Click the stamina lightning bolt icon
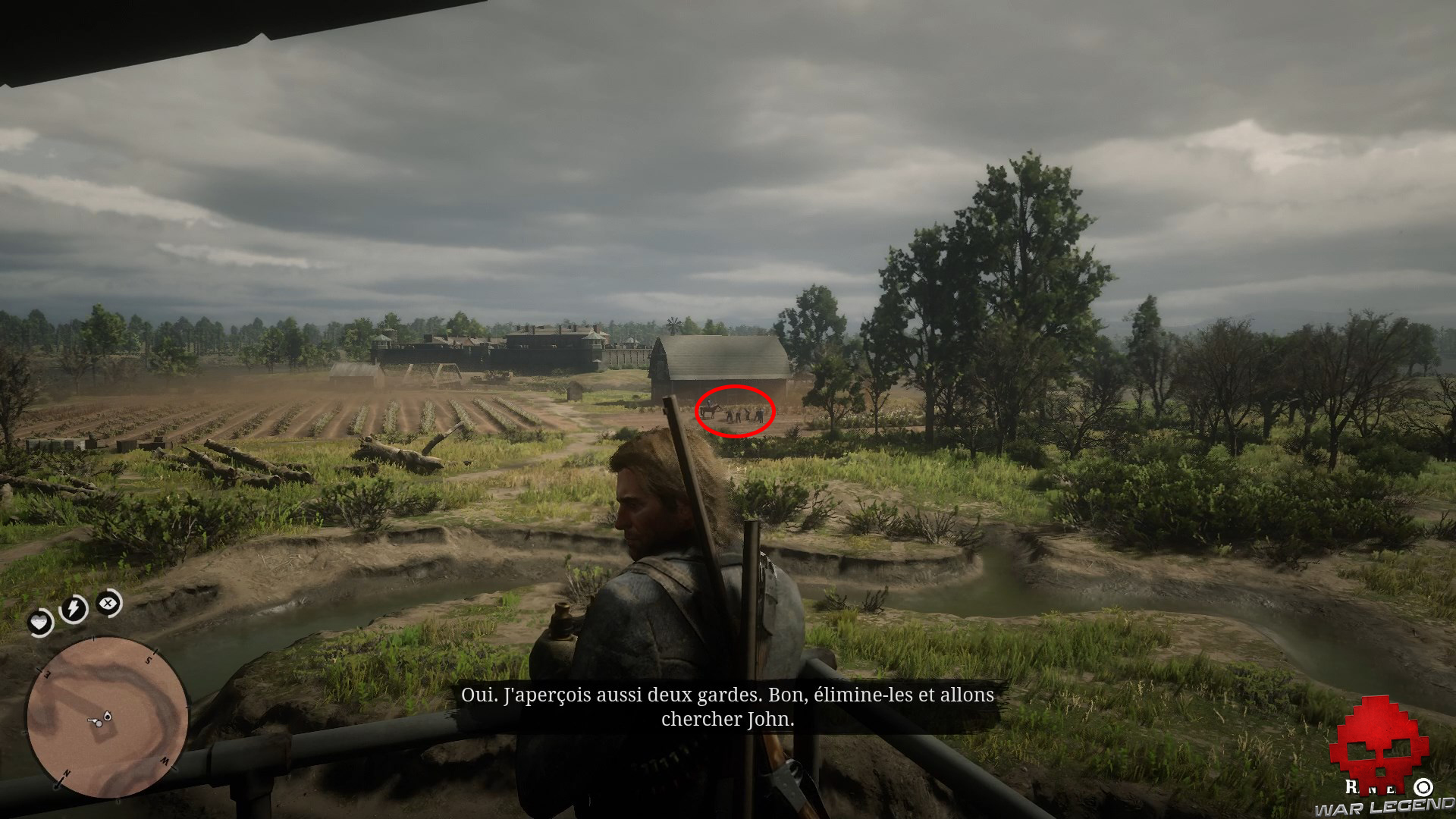Screen dimensions: 1456x819 pyautogui.click(x=72, y=606)
